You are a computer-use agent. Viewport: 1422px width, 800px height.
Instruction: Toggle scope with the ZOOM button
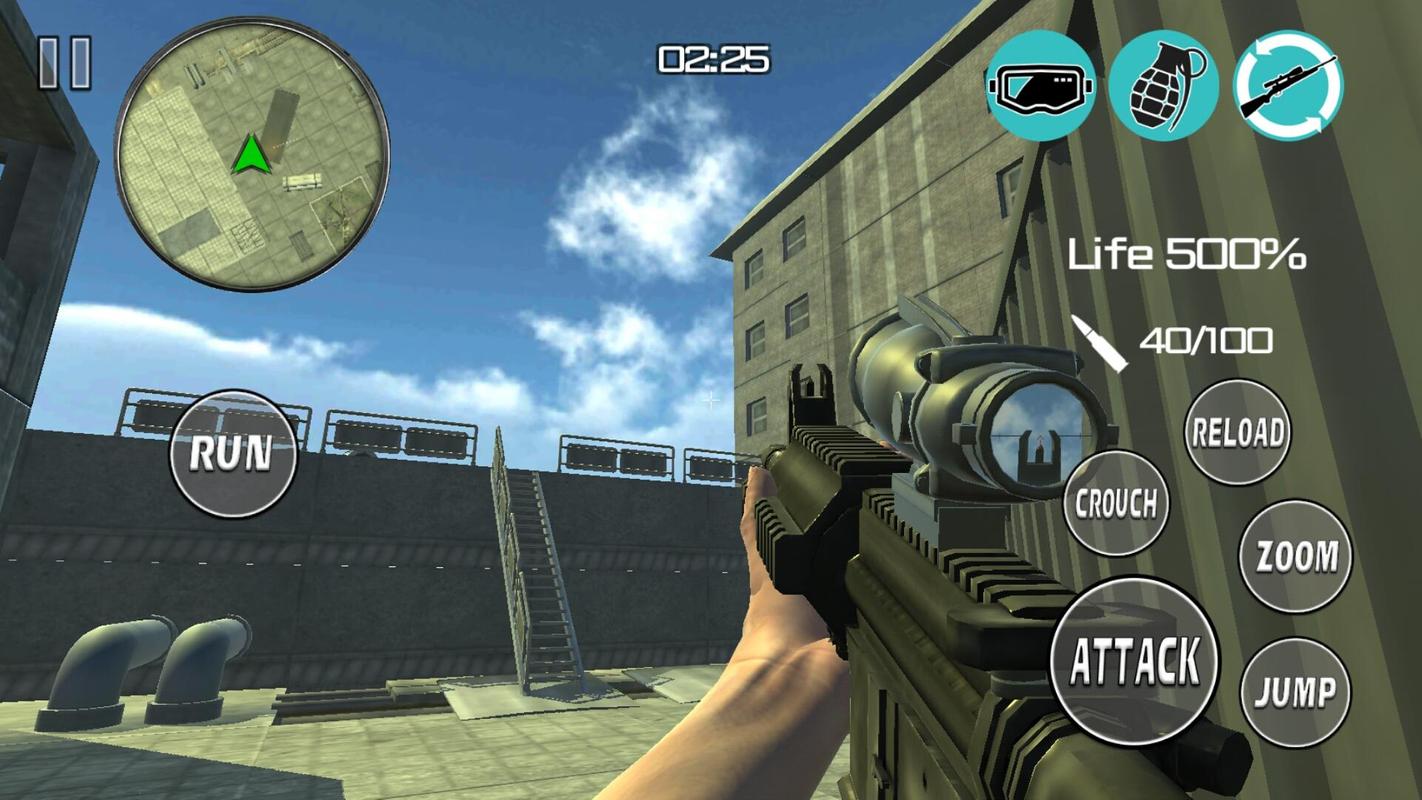[1295, 556]
